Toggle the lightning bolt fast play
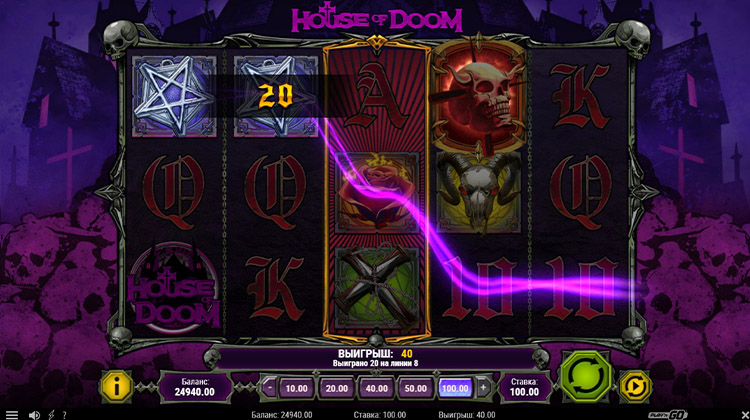The image size is (750, 420). pos(50,414)
